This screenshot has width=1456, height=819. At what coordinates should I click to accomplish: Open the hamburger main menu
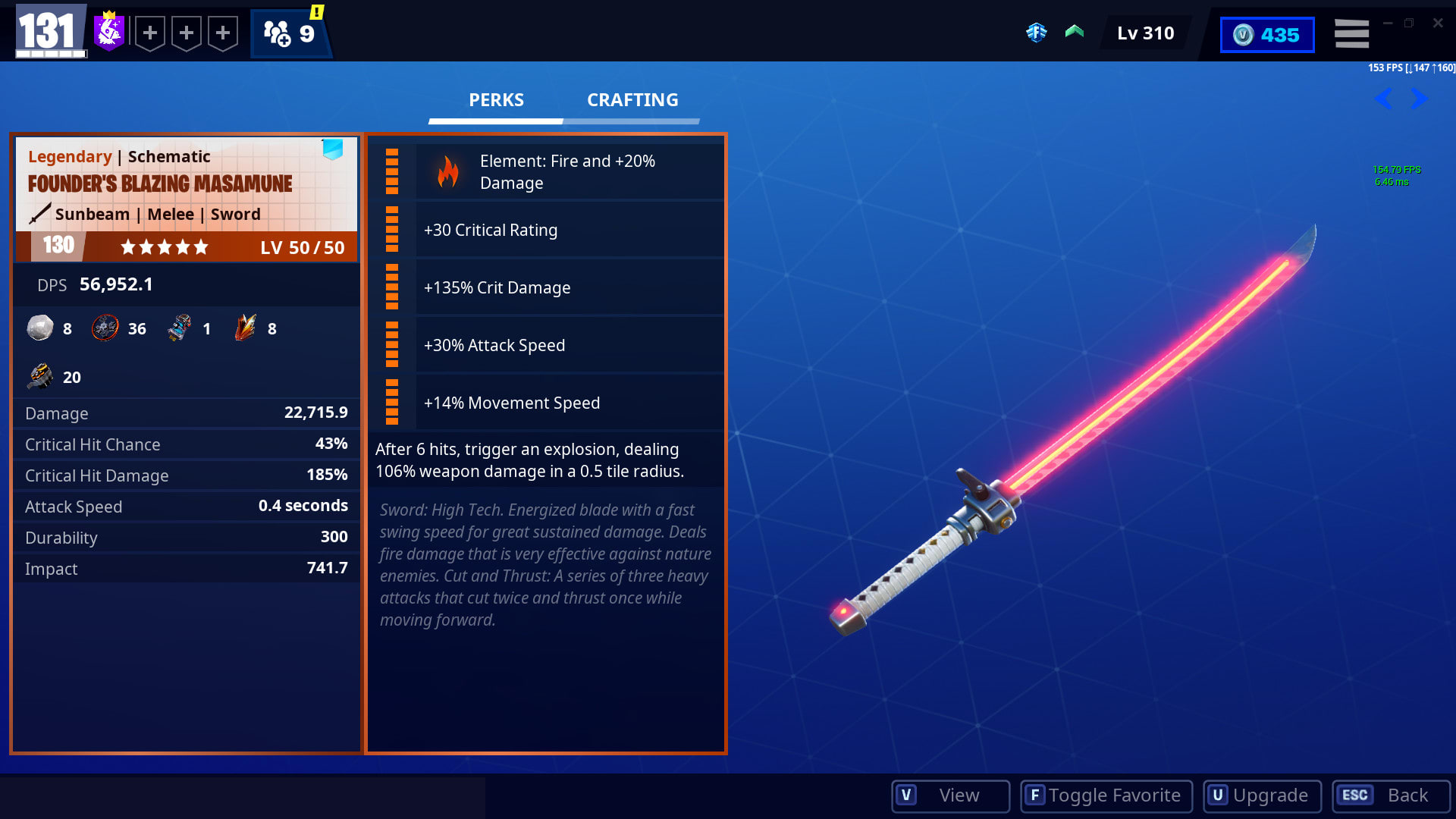(x=1351, y=34)
